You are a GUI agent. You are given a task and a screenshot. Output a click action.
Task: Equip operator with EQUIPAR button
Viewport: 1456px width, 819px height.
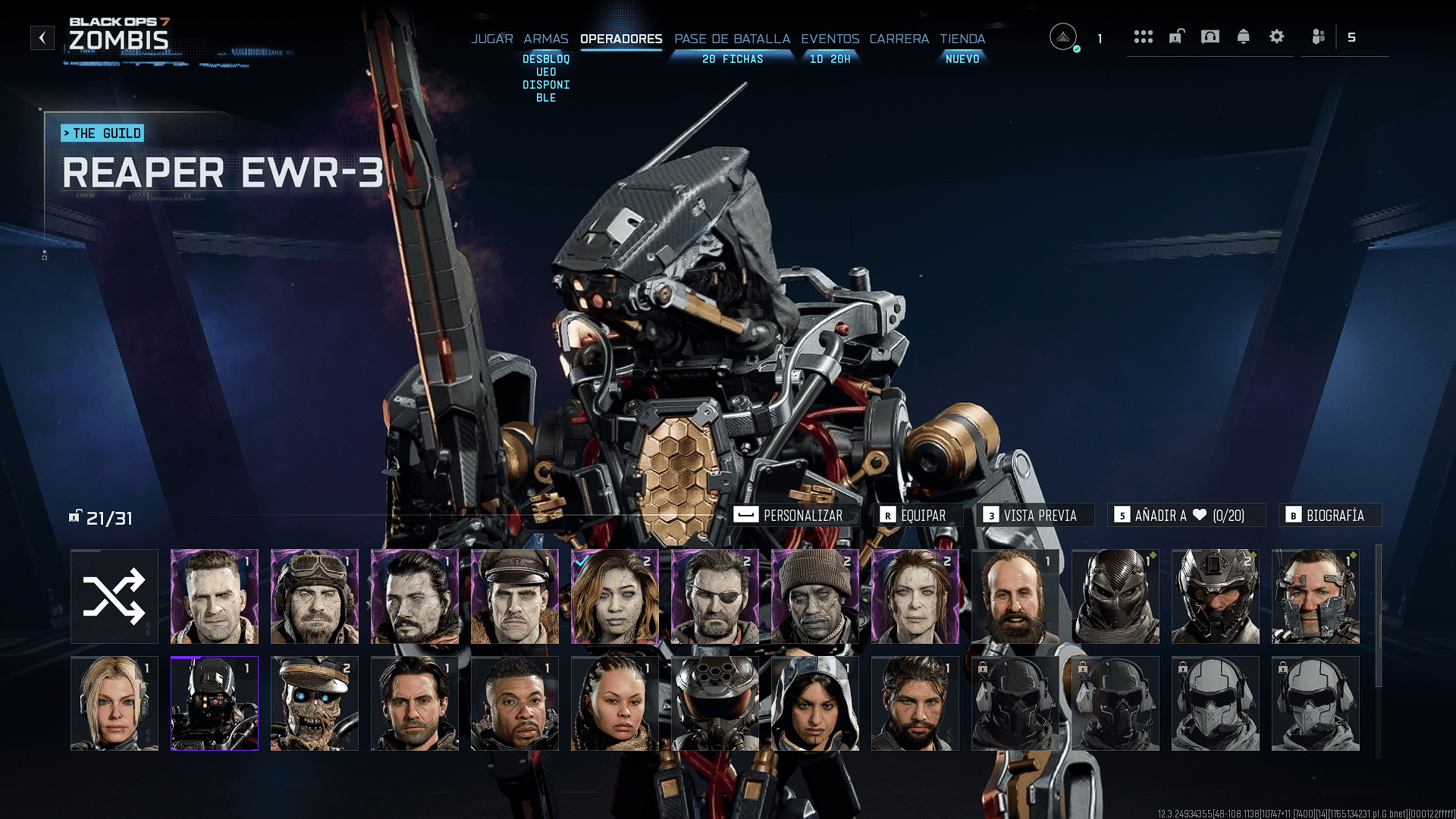point(917,516)
